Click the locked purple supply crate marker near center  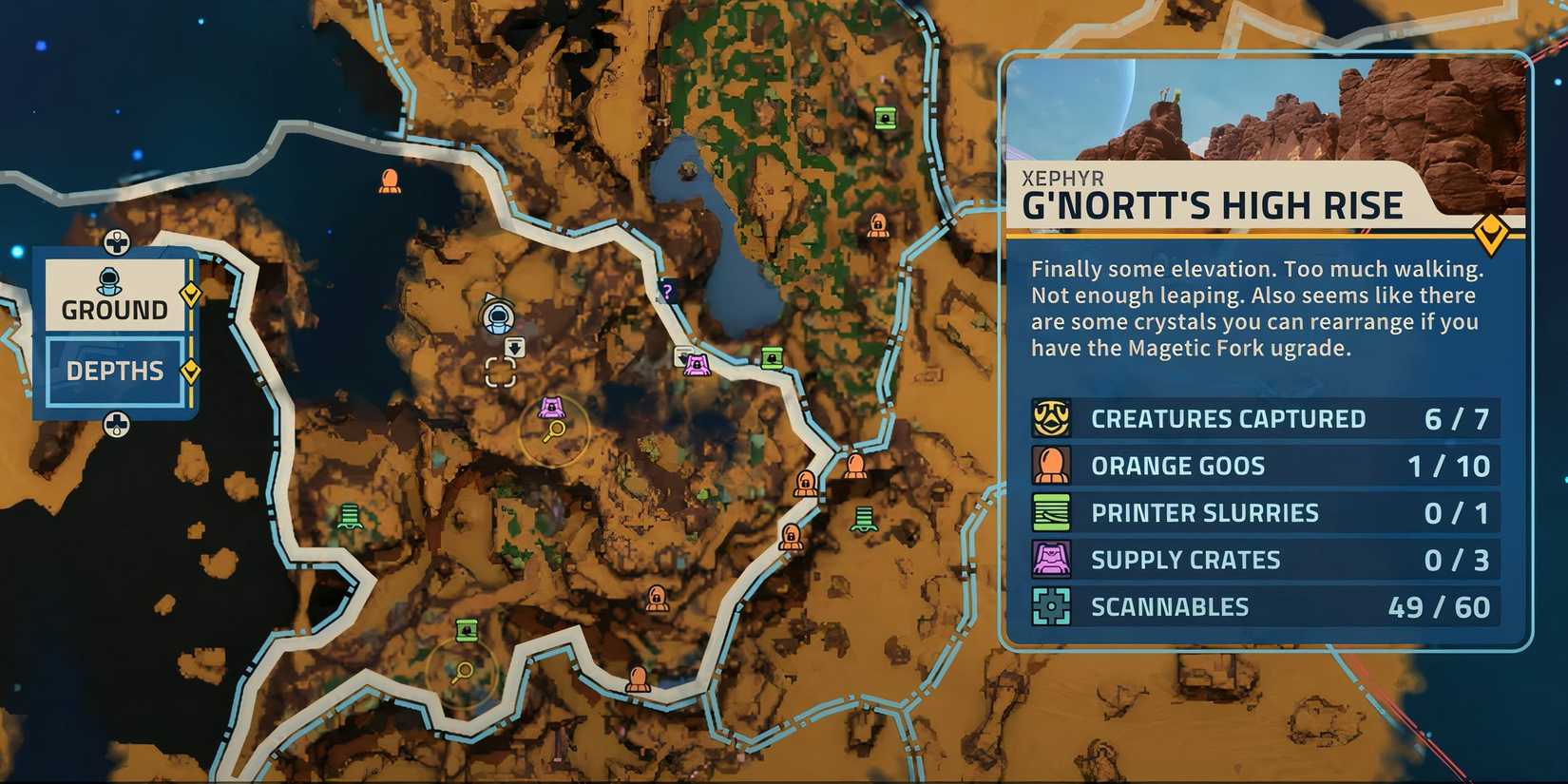[551, 409]
